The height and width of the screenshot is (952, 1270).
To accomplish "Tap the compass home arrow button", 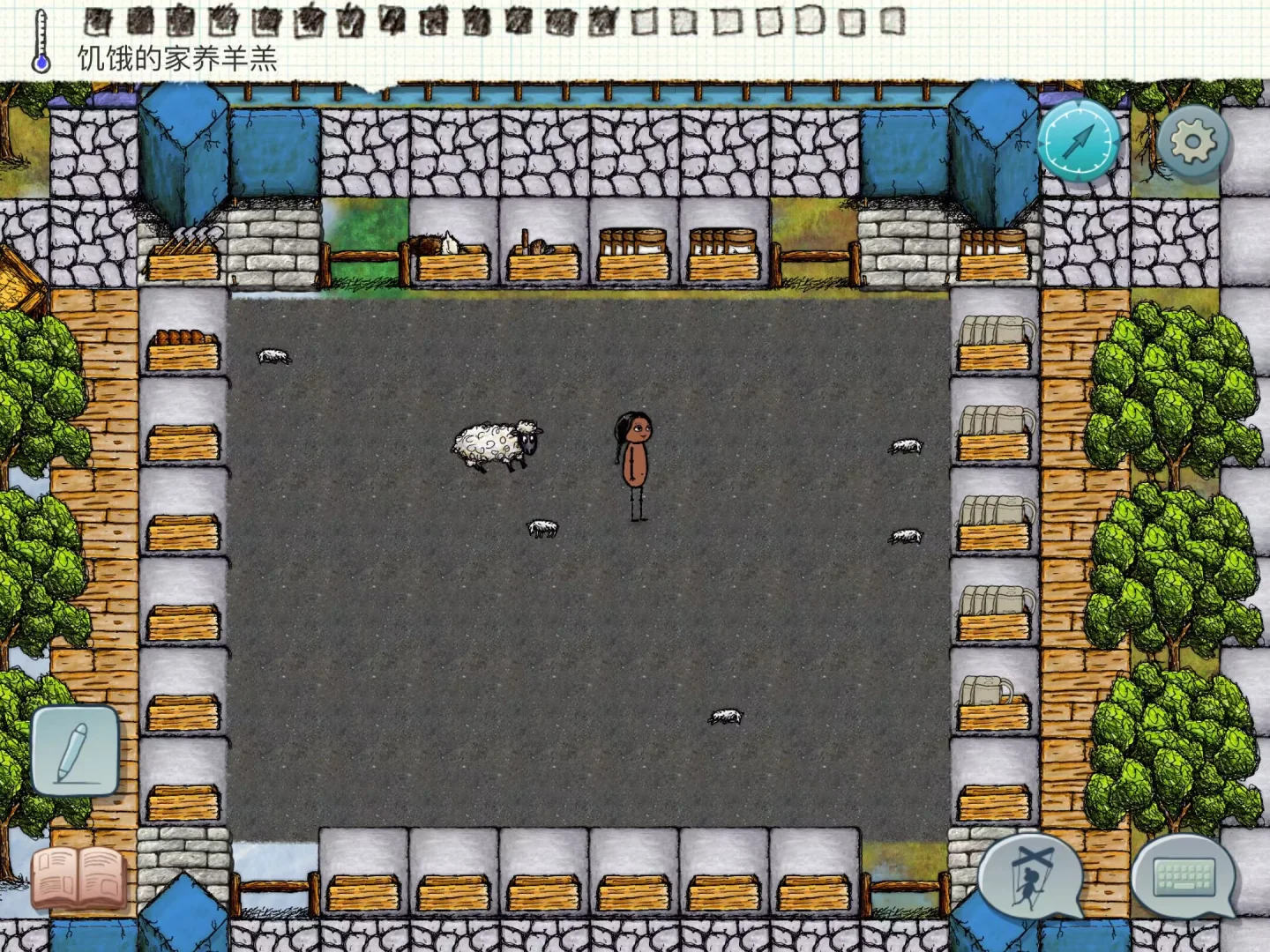I will 1078,140.
